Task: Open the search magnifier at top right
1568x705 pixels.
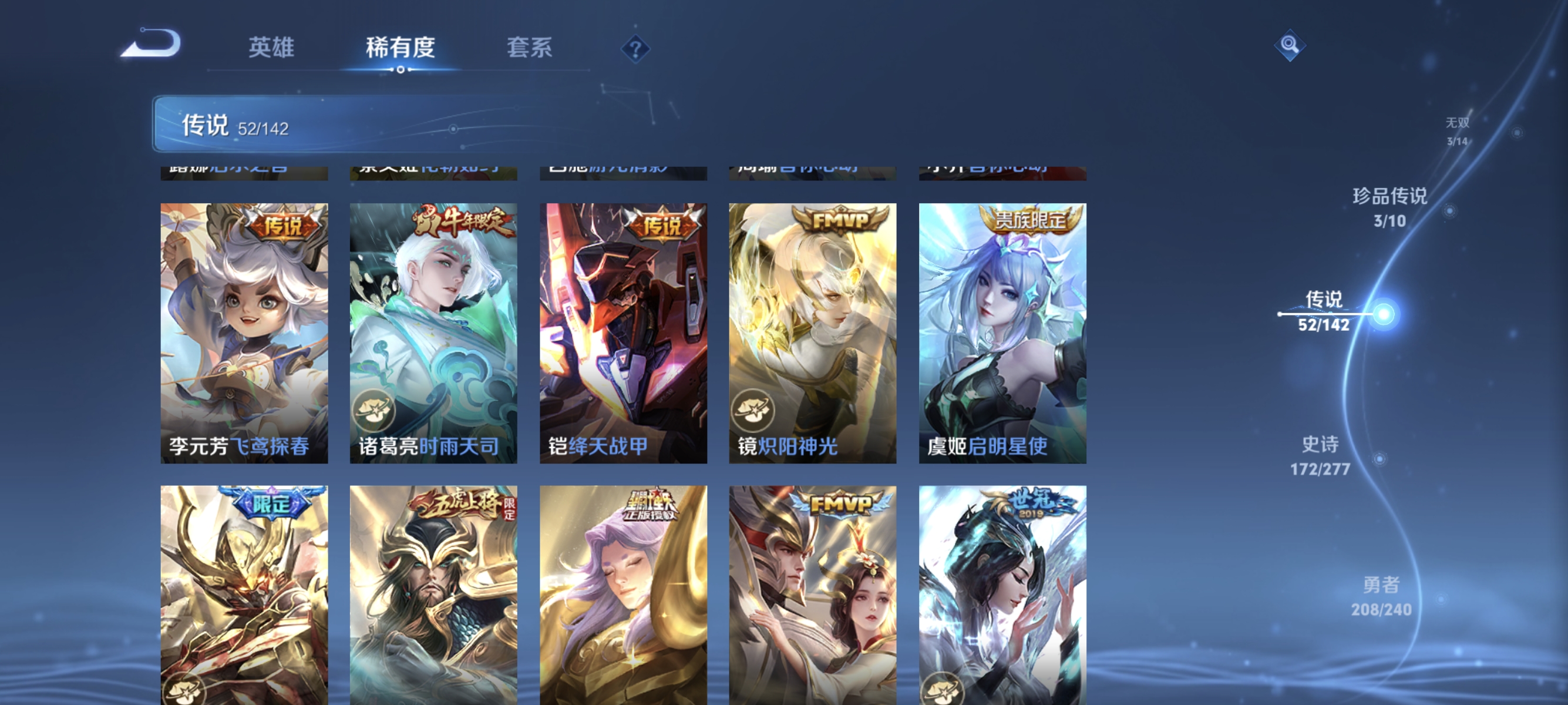Action: 1290,45
